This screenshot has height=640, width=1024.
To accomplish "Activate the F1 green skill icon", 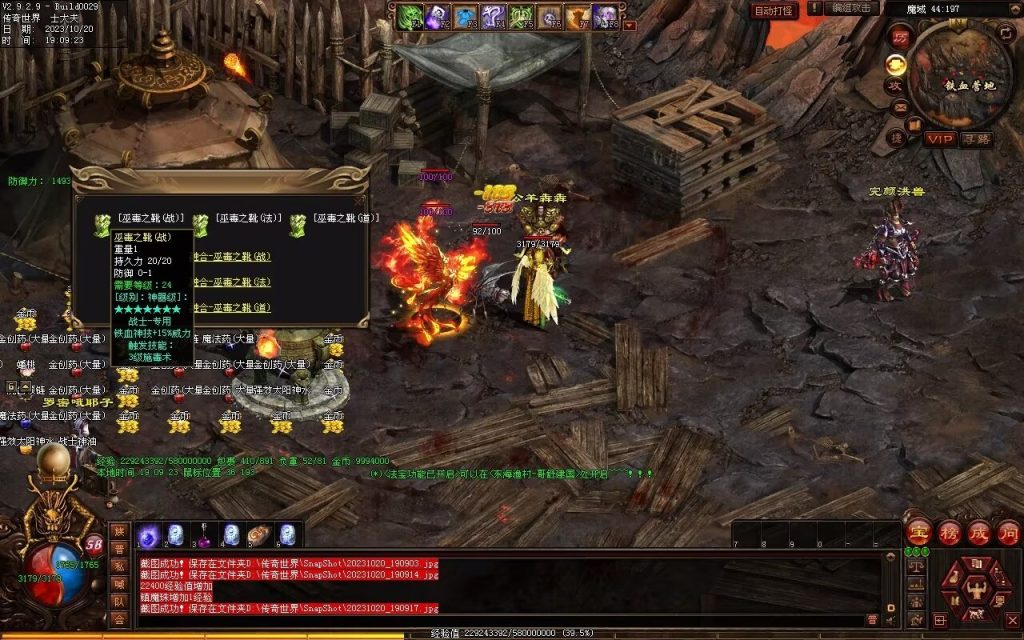I will pyautogui.click(x=411, y=16).
